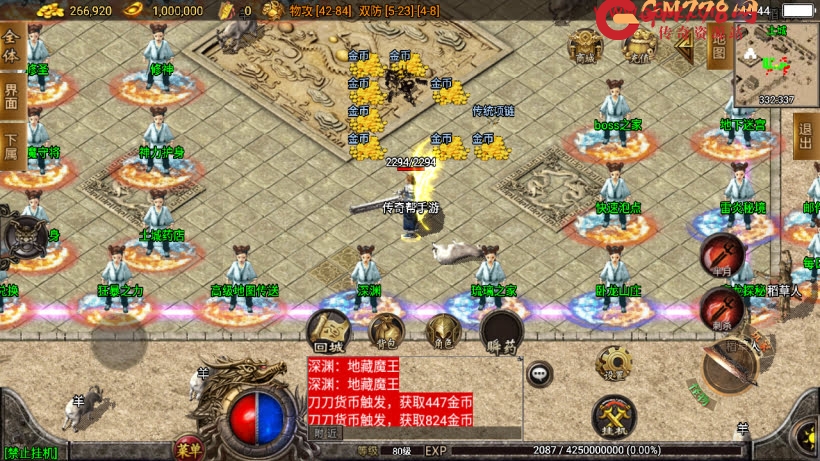Click the minimap
Viewport: 820px width, 461px height.
(x=776, y=63)
